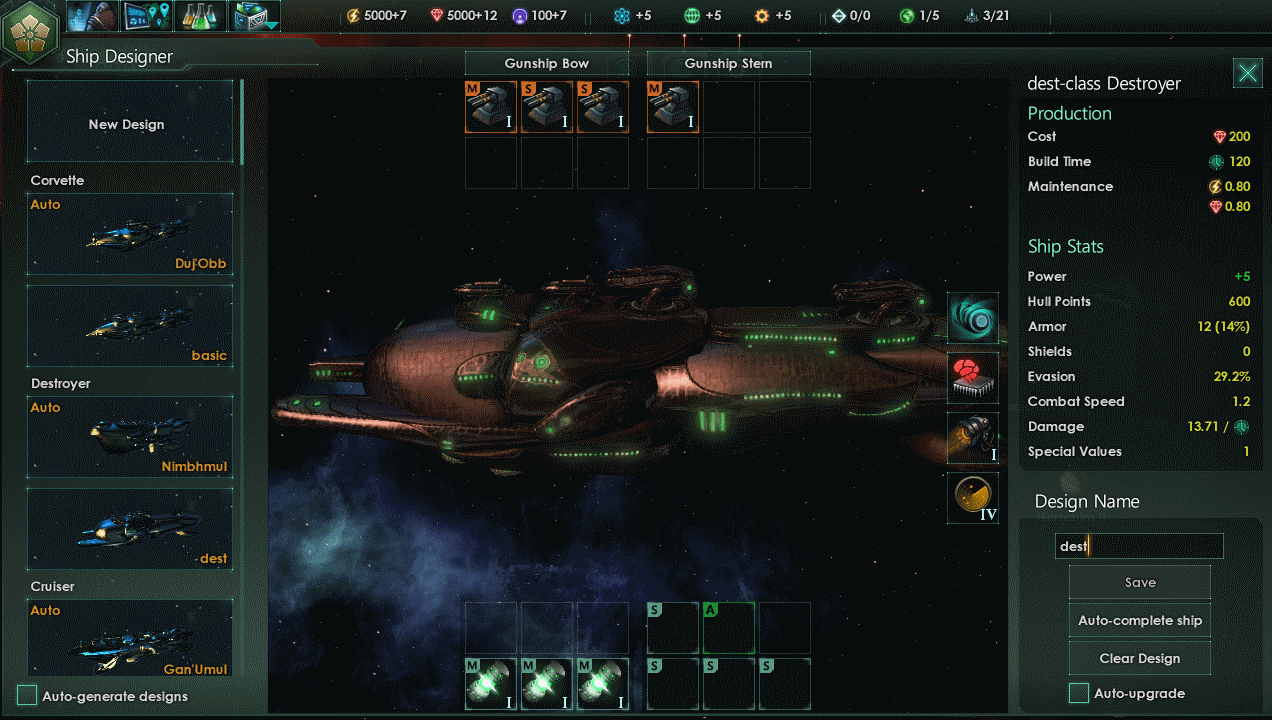Choose the basic corvette design
The width and height of the screenshot is (1272, 720).
129,325
